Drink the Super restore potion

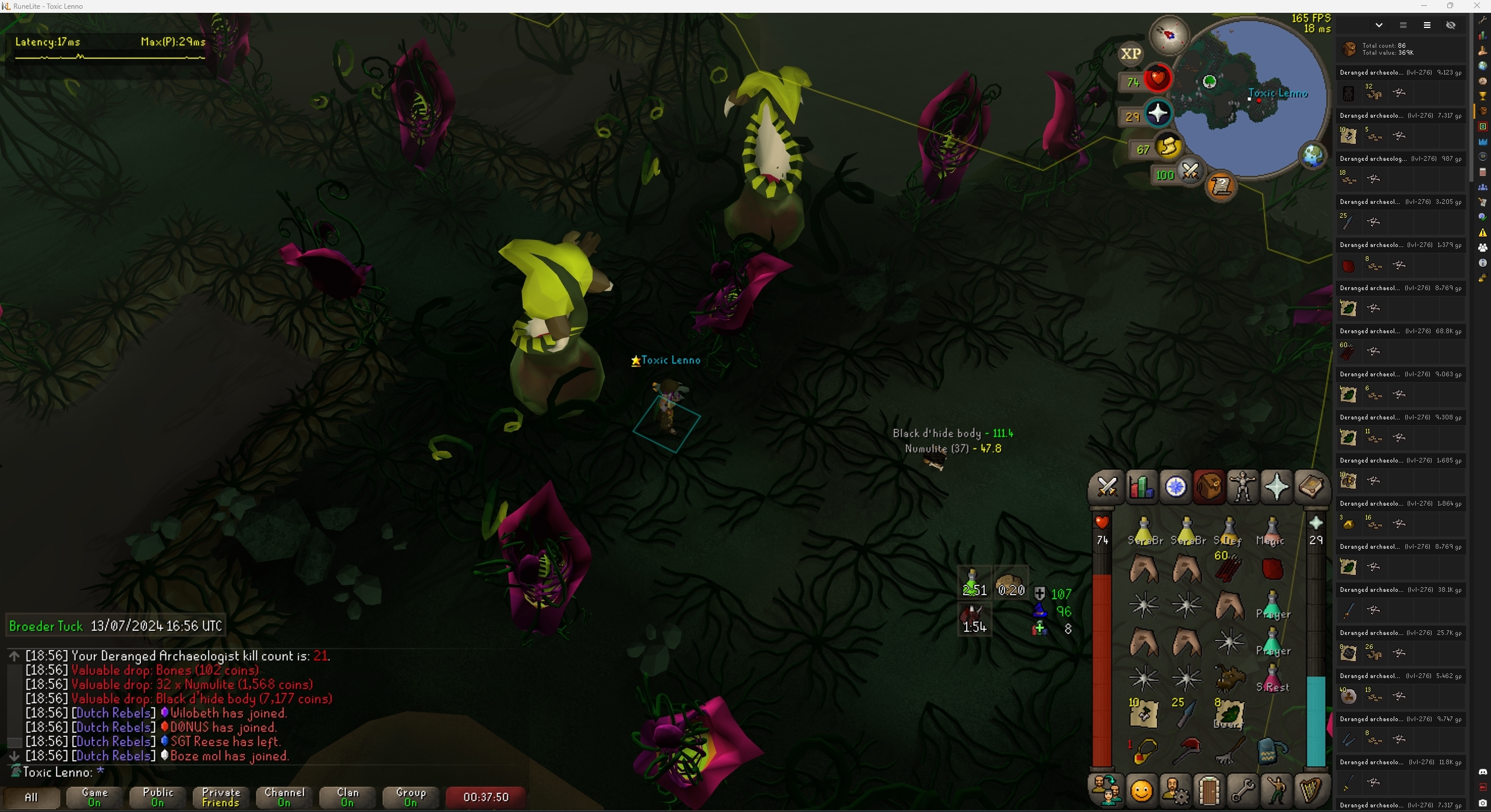pos(1272,678)
